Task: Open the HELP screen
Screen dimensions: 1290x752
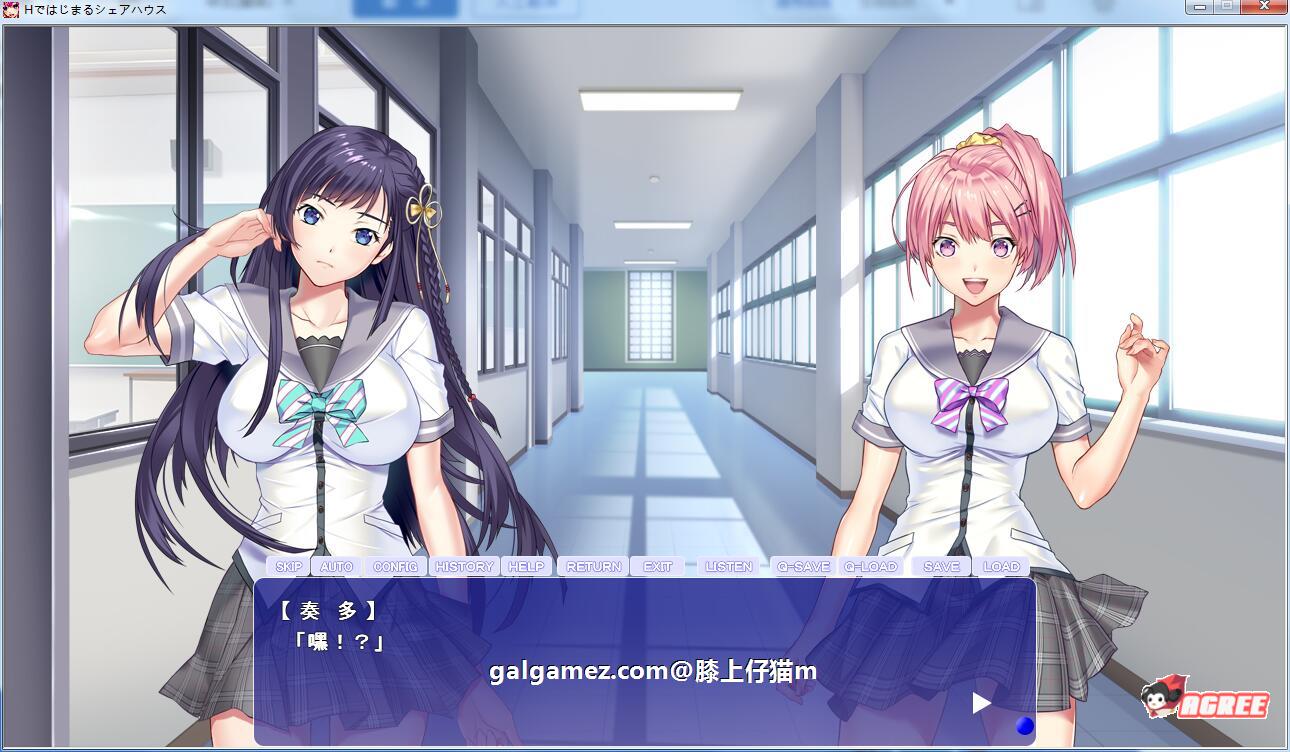Action: pos(527,565)
